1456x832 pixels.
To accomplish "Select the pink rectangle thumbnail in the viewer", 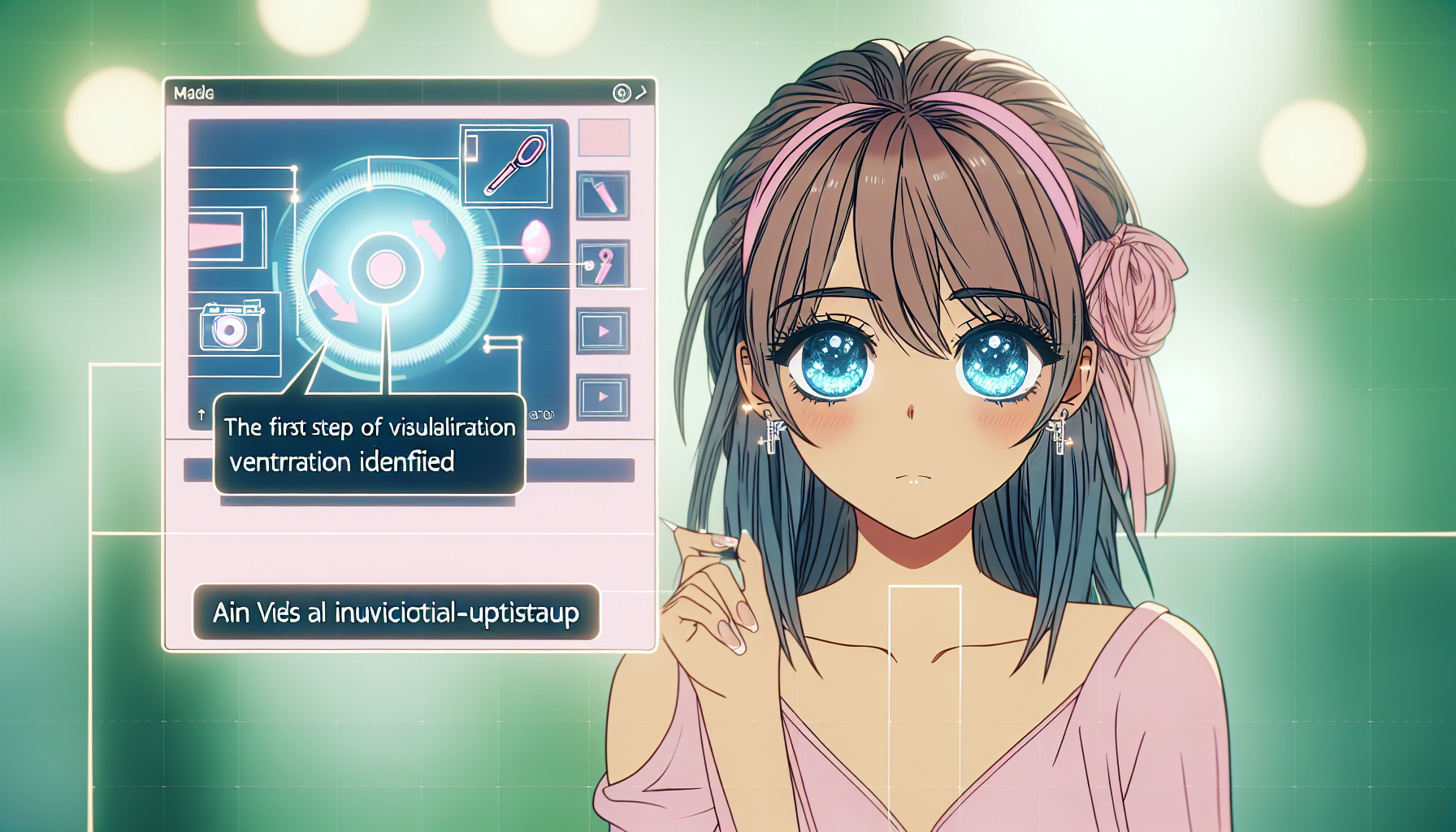I will click(218, 236).
